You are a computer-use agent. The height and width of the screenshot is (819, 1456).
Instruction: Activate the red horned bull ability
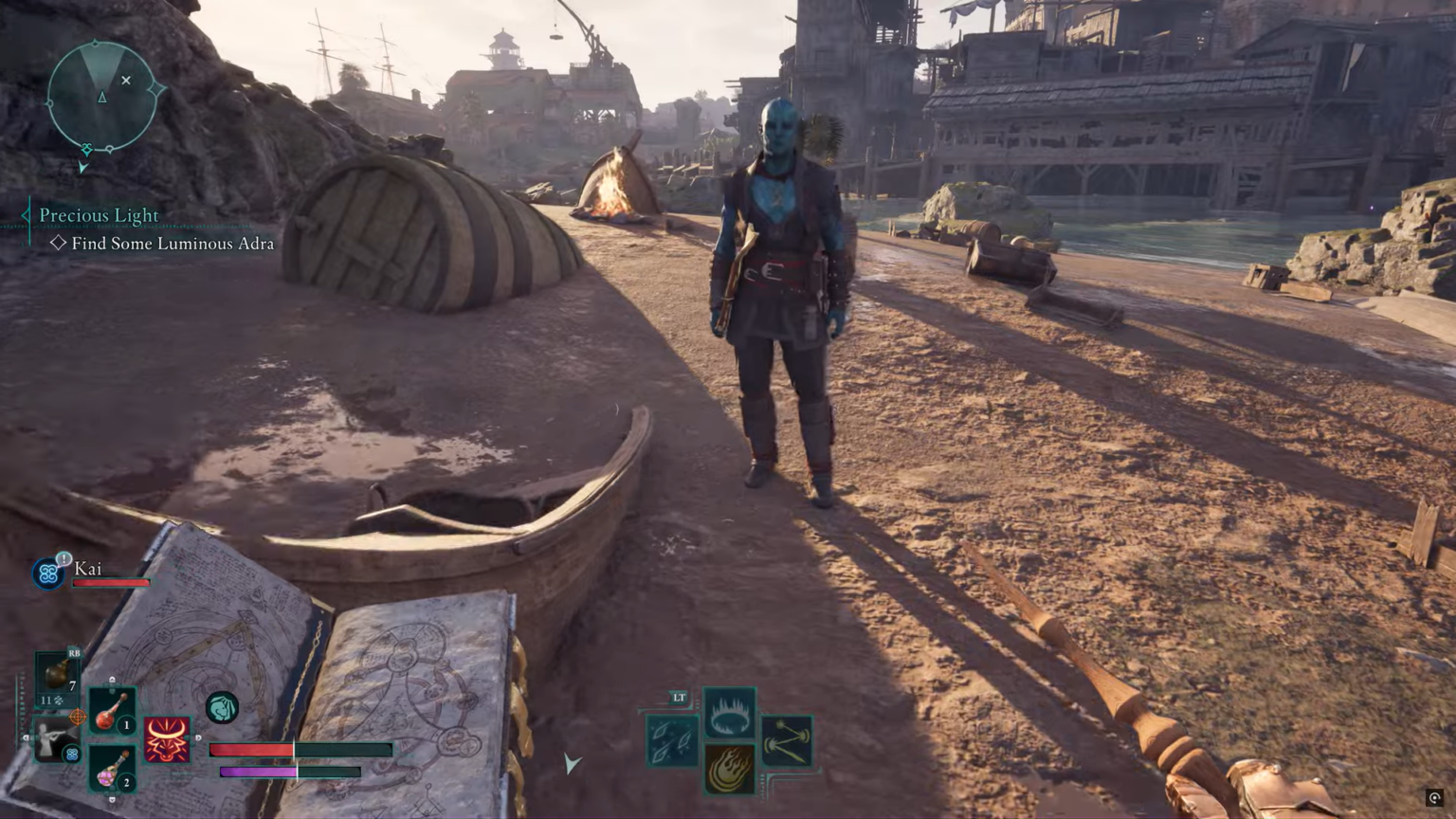[x=167, y=739]
